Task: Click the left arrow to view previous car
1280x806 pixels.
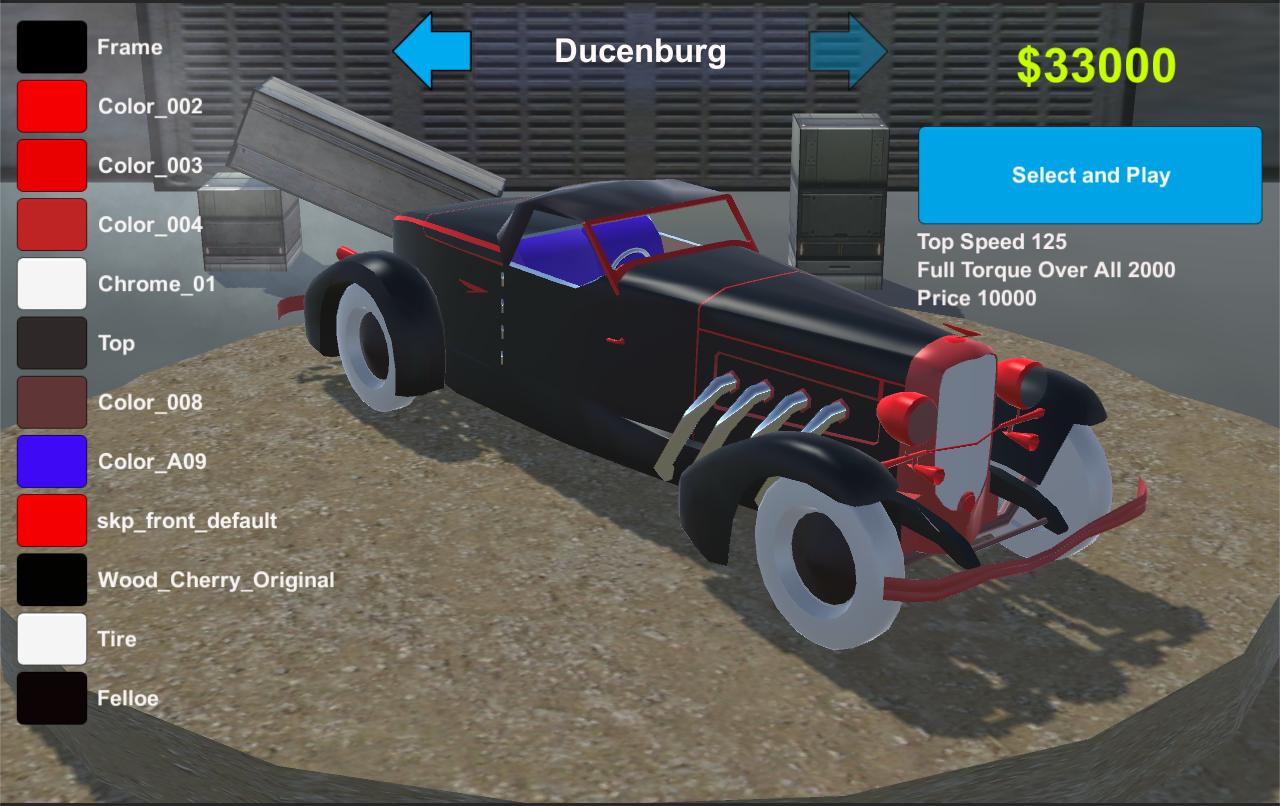Action: pyautogui.click(x=432, y=49)
